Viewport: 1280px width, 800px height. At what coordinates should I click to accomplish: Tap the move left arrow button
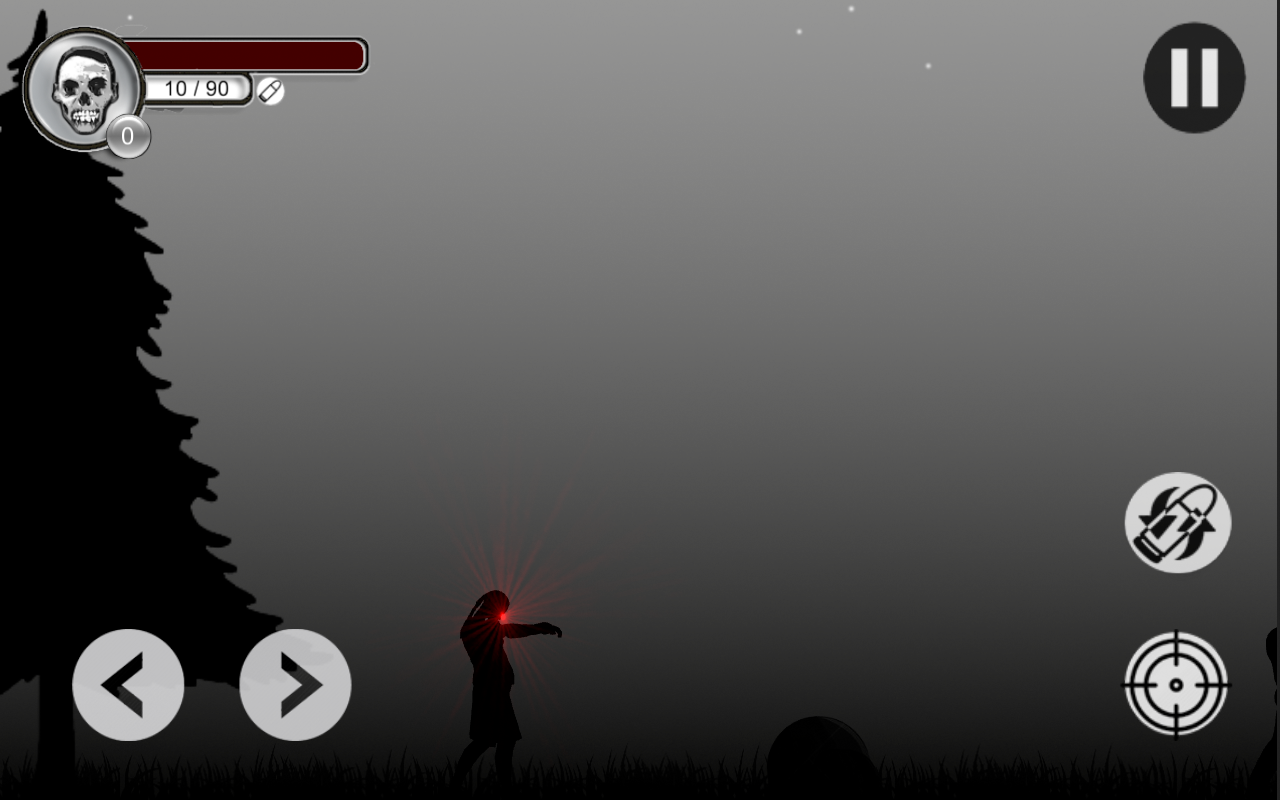tap(128, 685)
